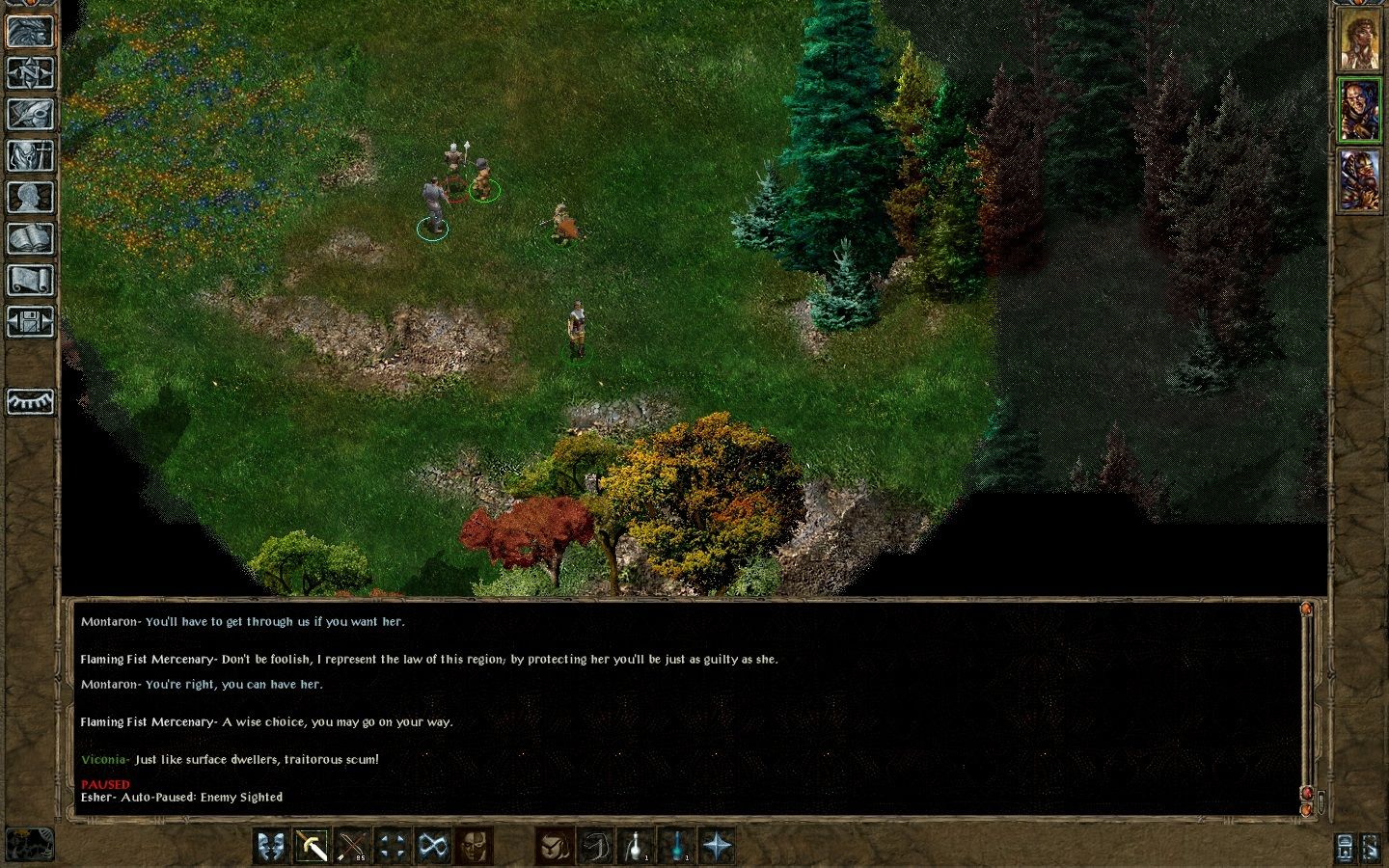Return to the game view button

[x=30, y=31]
